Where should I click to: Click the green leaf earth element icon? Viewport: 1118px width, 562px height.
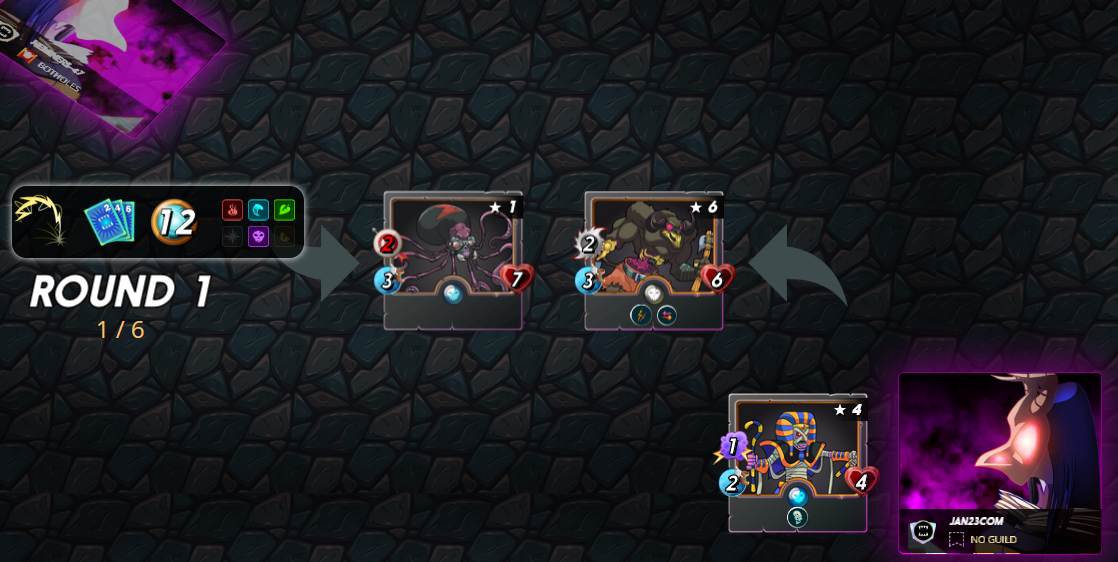(284, 210)
